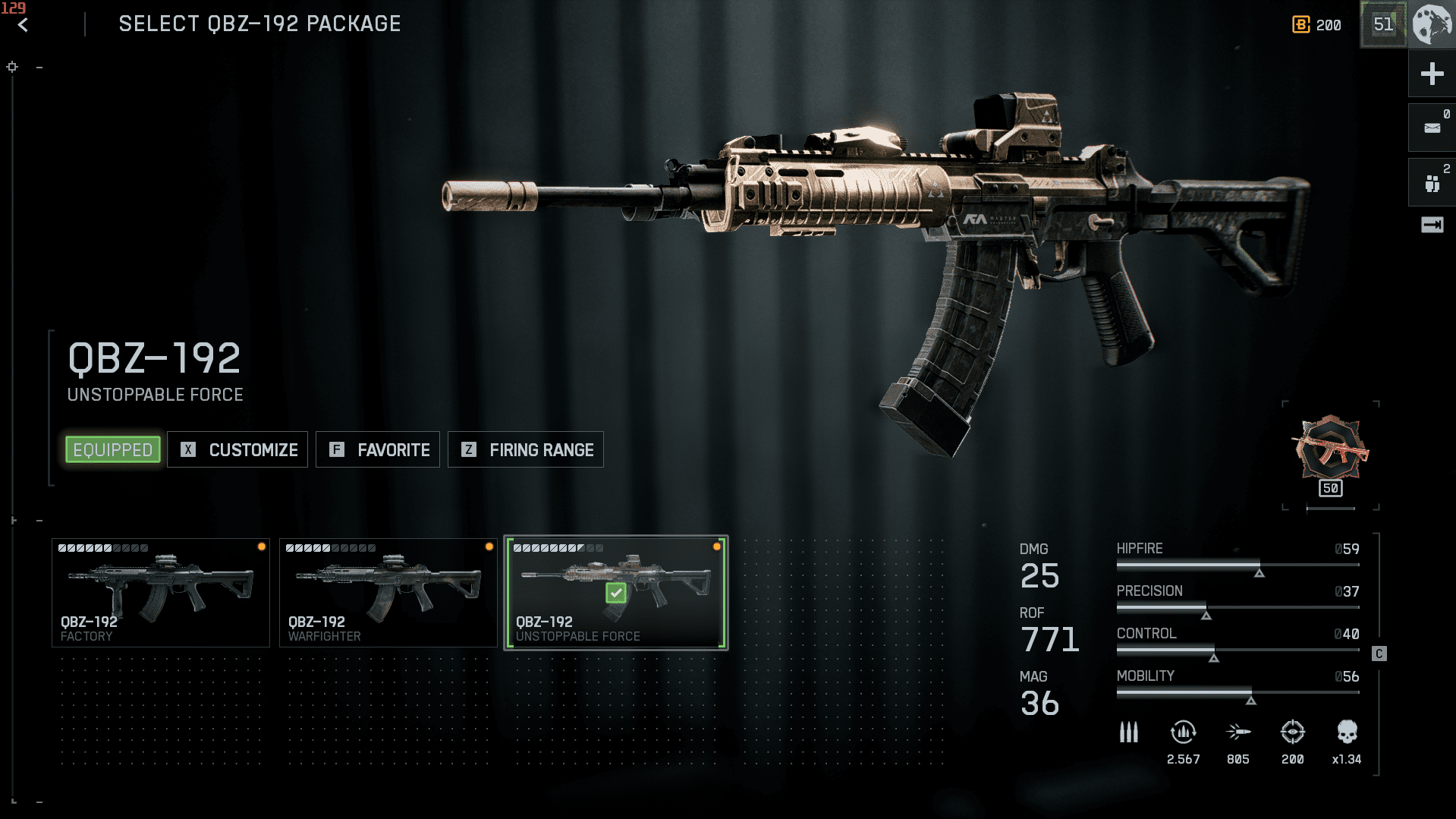Open the squad members icon
This screenshot has width=1456, height=819.
click(1432, 183)
